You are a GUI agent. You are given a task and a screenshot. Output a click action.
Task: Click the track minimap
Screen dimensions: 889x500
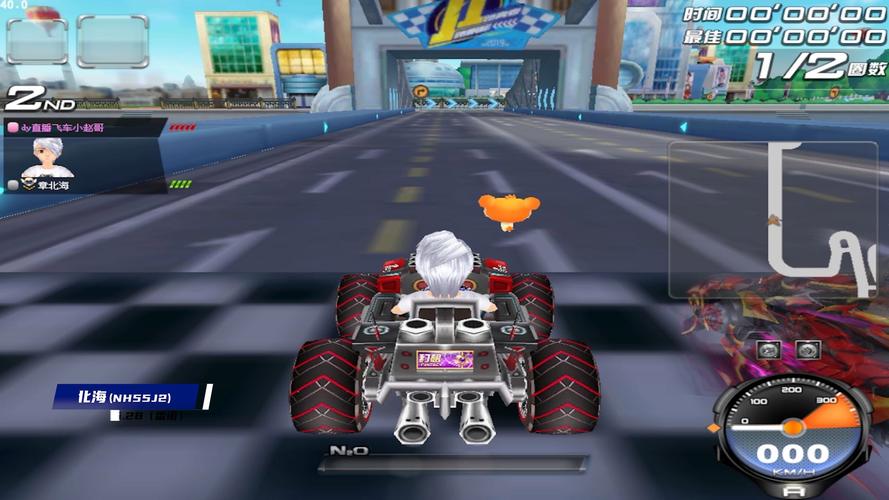(x=777, y=219)
